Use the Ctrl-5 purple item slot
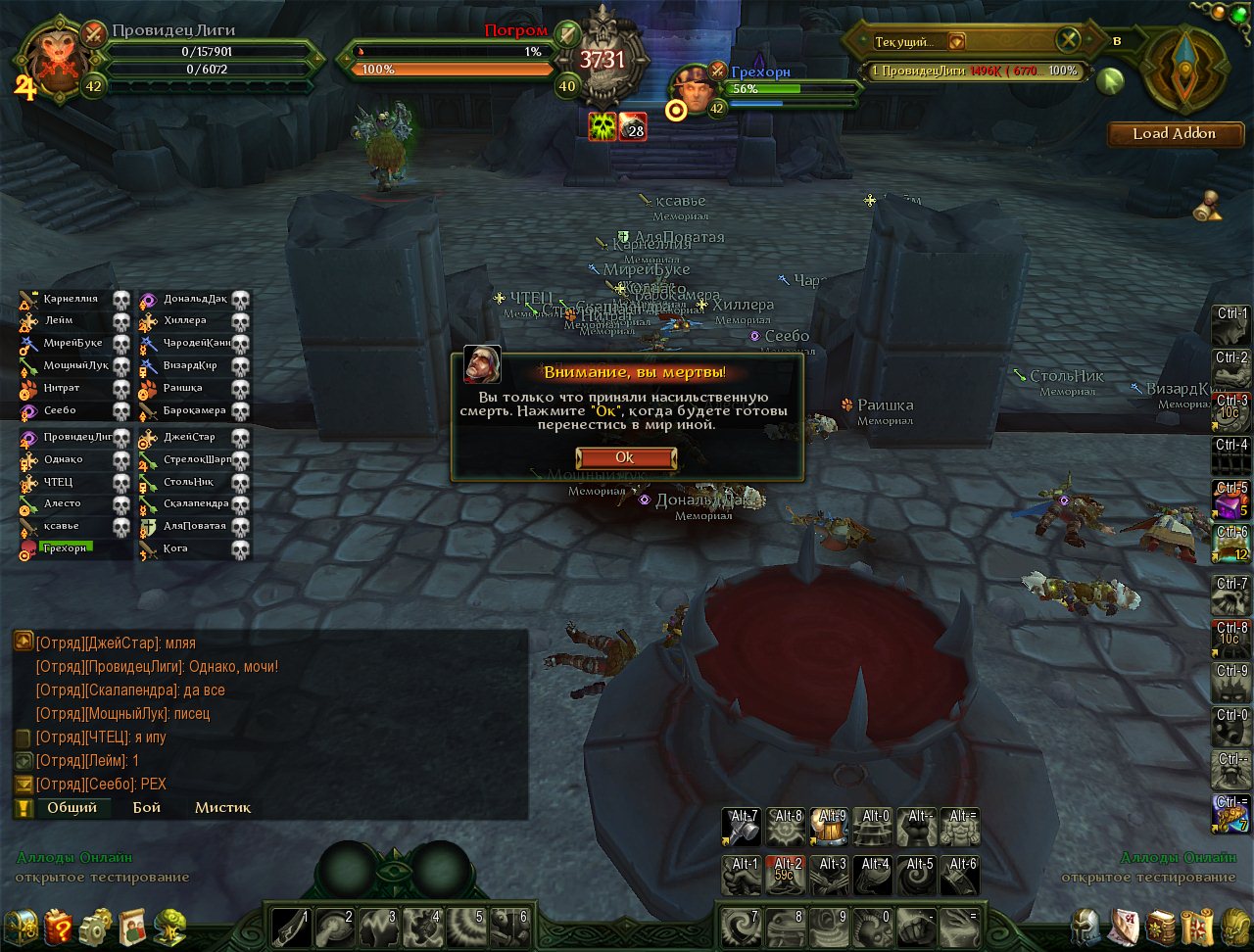This screenshot has width=1254, height=952. (1232, 500)
